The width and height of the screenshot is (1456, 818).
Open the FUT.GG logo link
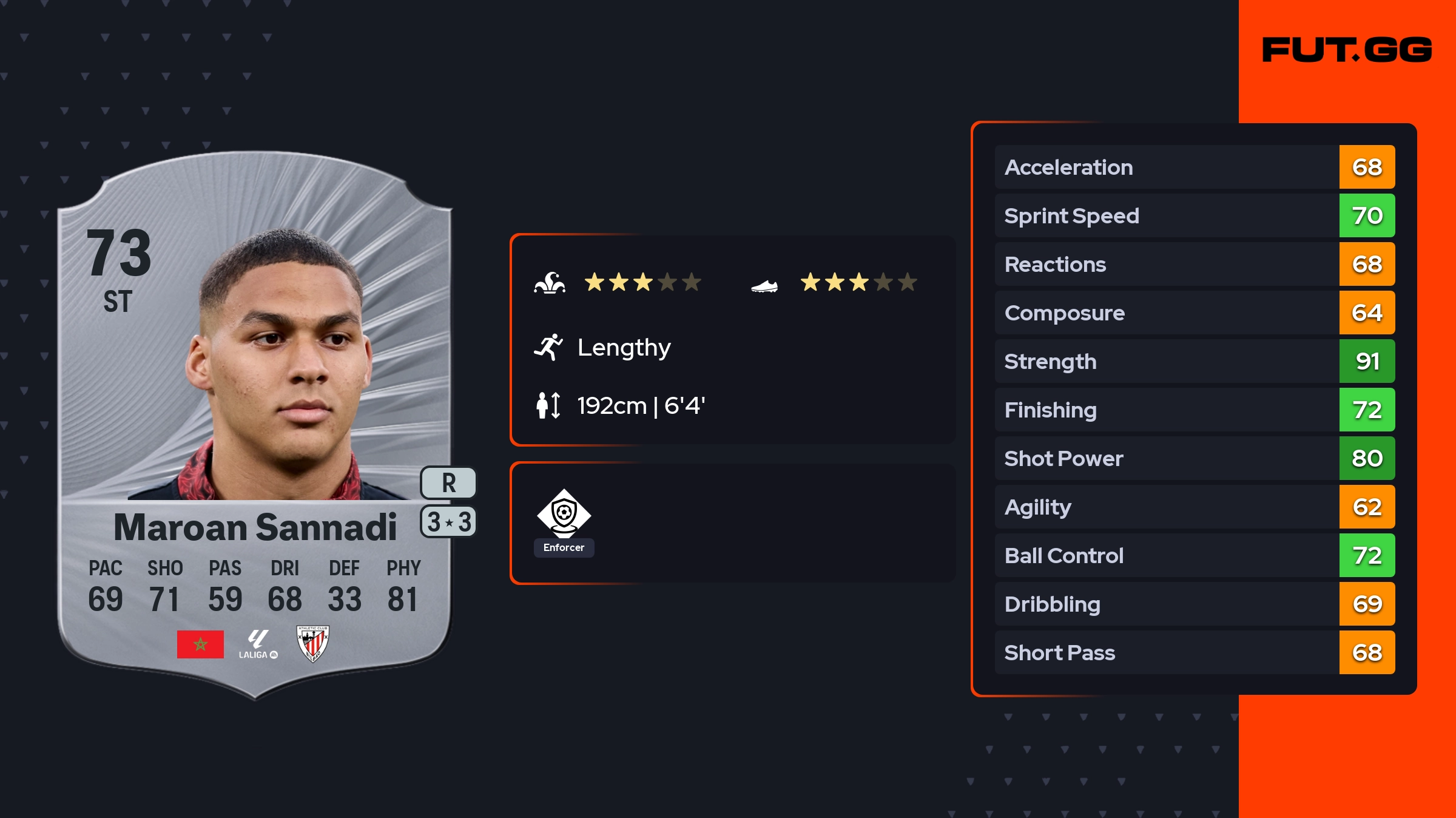coord(1347,50)
